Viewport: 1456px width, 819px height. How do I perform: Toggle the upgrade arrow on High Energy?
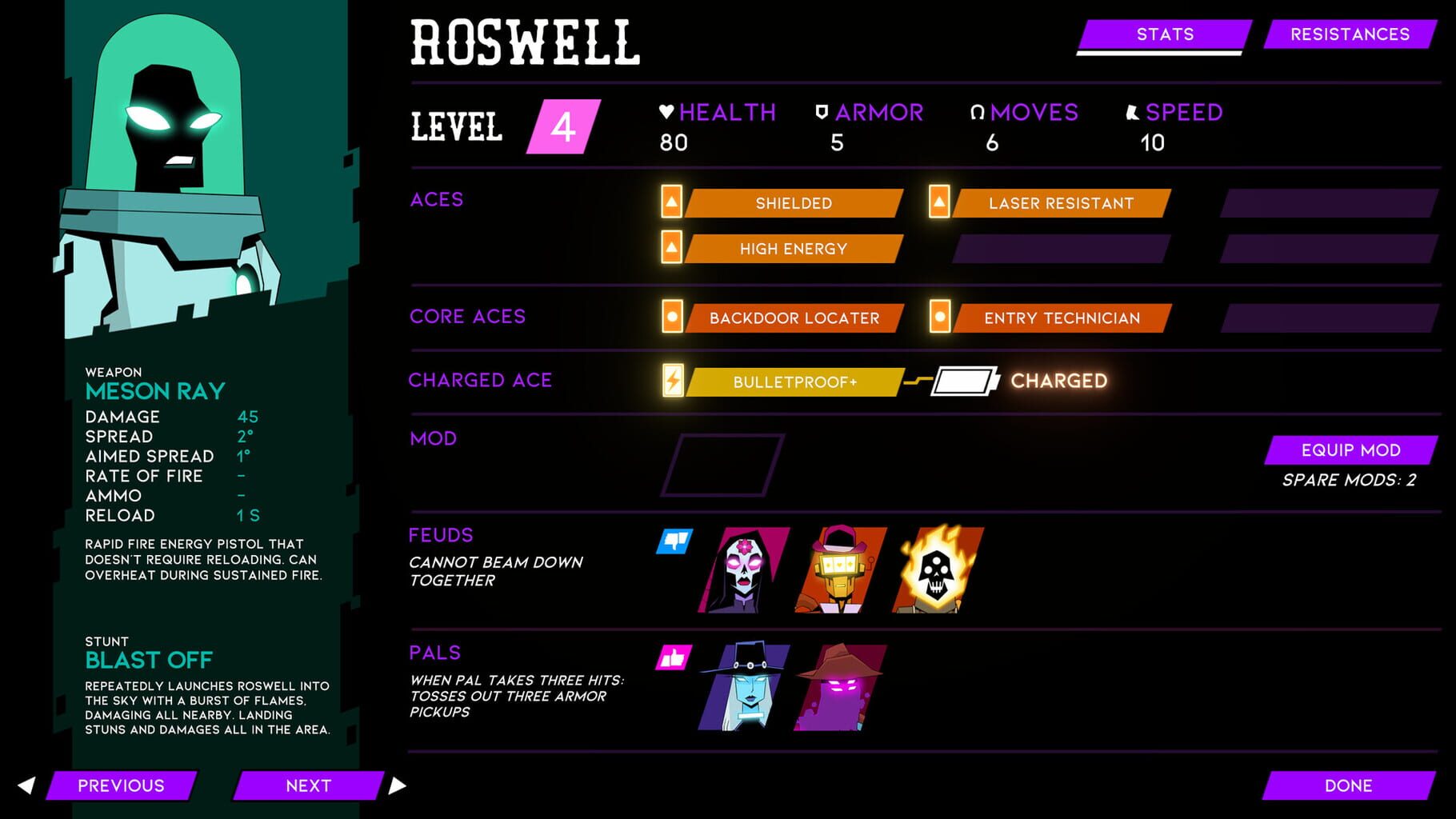(x=670, y=249)
